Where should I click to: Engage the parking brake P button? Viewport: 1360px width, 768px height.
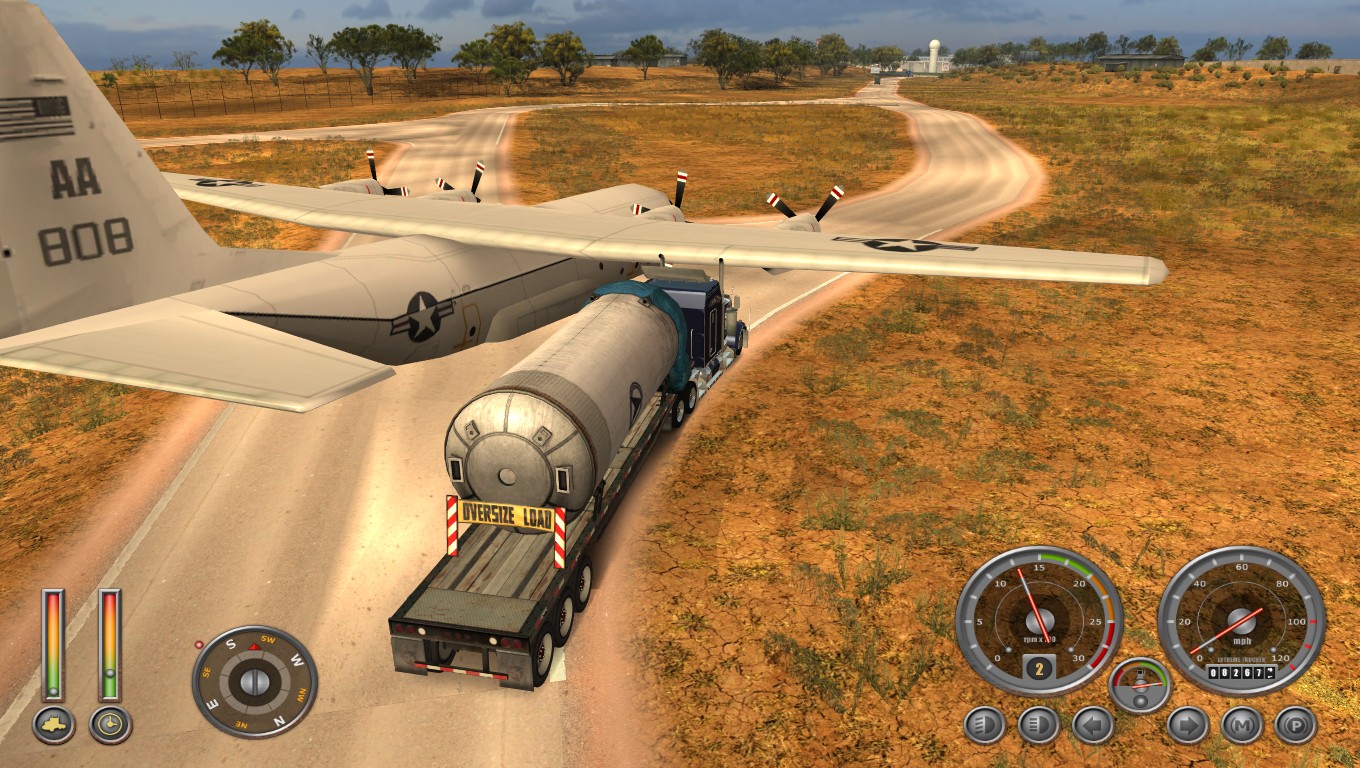click(x=1295, y=725)
